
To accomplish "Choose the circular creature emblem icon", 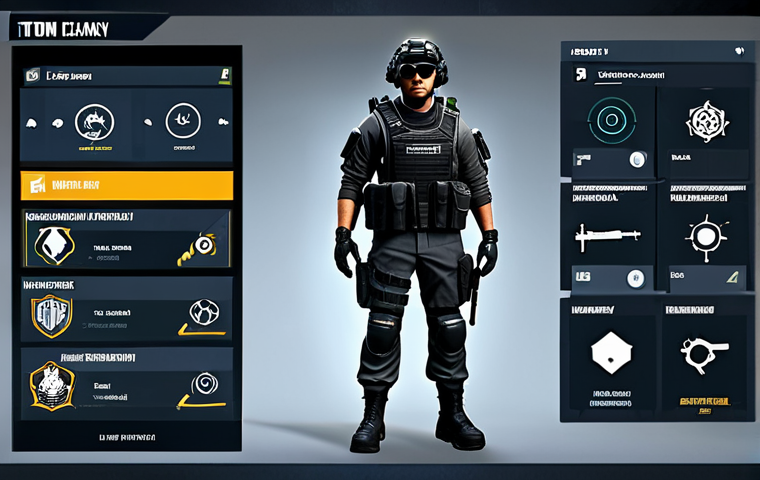I will point(95,123).
